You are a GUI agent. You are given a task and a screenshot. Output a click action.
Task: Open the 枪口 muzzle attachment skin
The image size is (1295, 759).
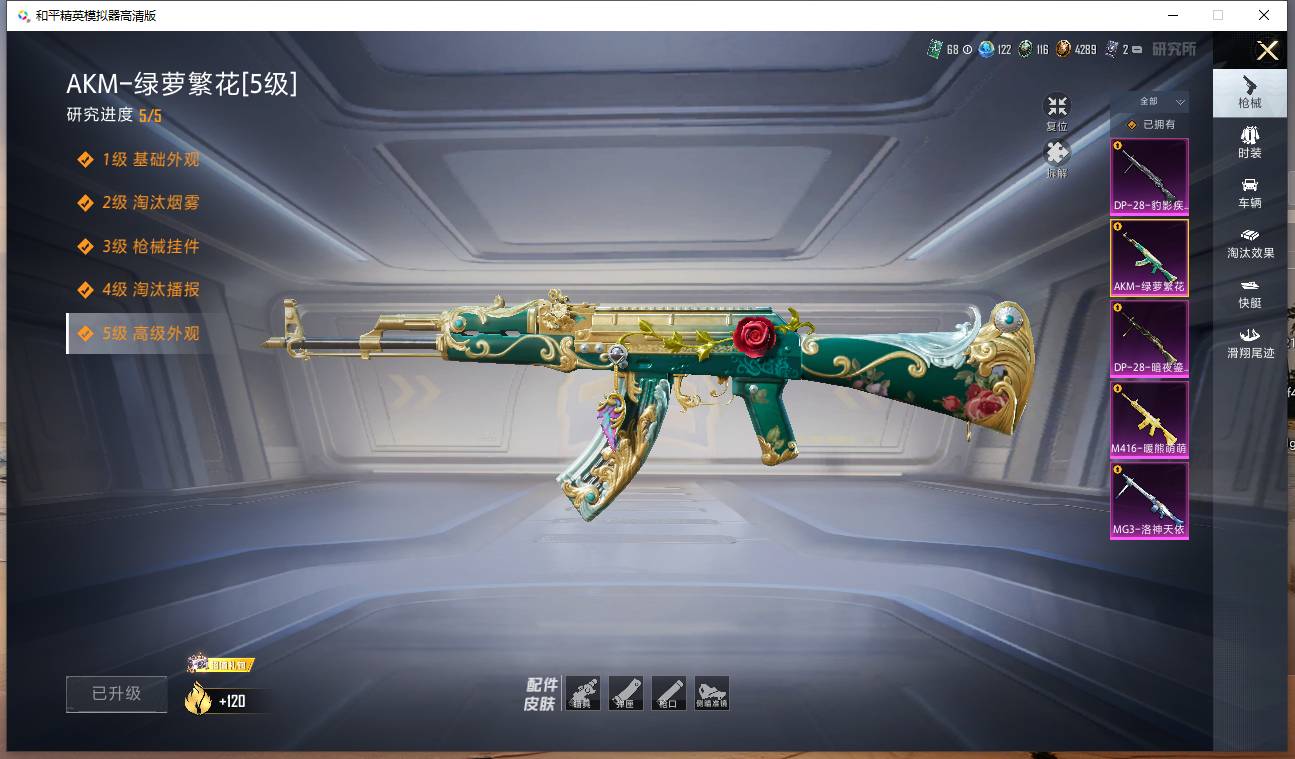[669, 693]
